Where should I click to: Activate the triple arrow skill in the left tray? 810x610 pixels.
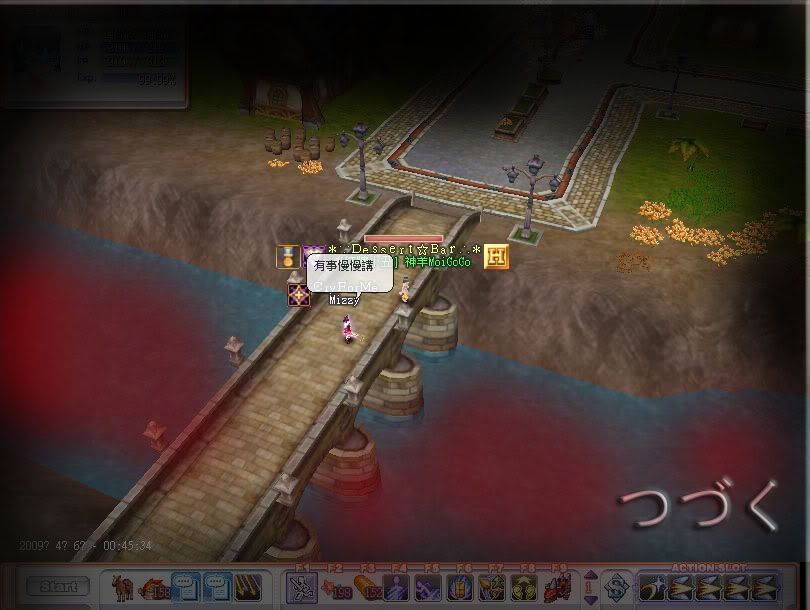point(248,587)
